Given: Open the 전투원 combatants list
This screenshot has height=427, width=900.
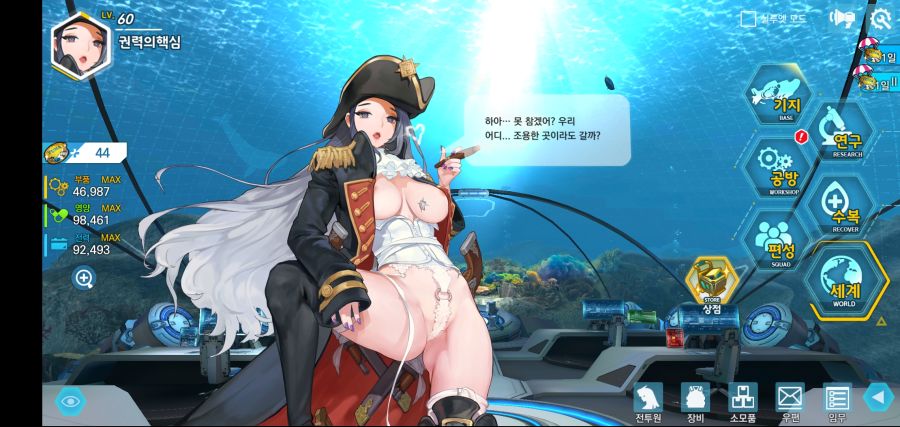Looking at the screenshot, I should point(649,402).
